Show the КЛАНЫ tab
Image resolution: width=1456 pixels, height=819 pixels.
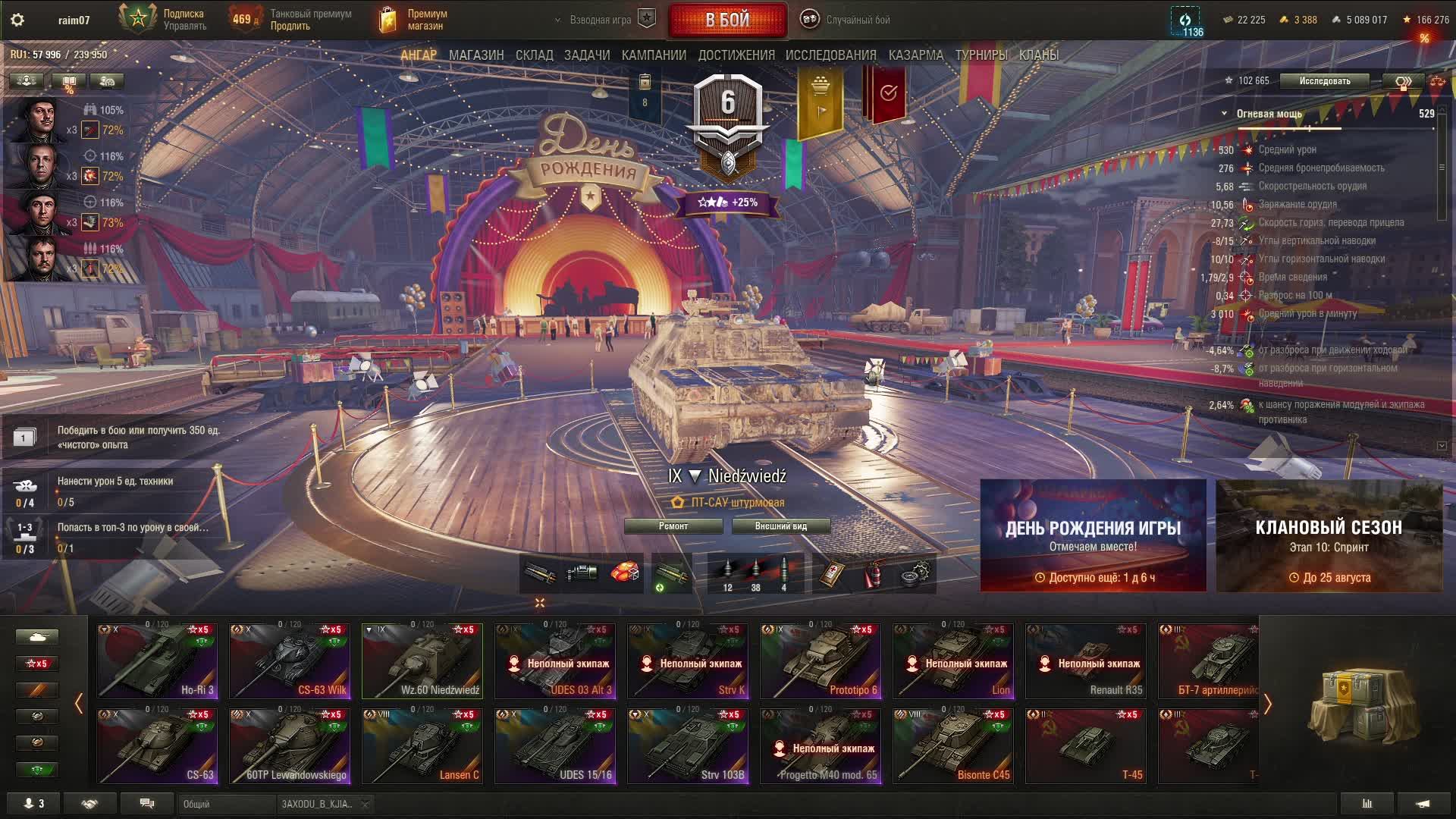click(x=1038, y=55)
